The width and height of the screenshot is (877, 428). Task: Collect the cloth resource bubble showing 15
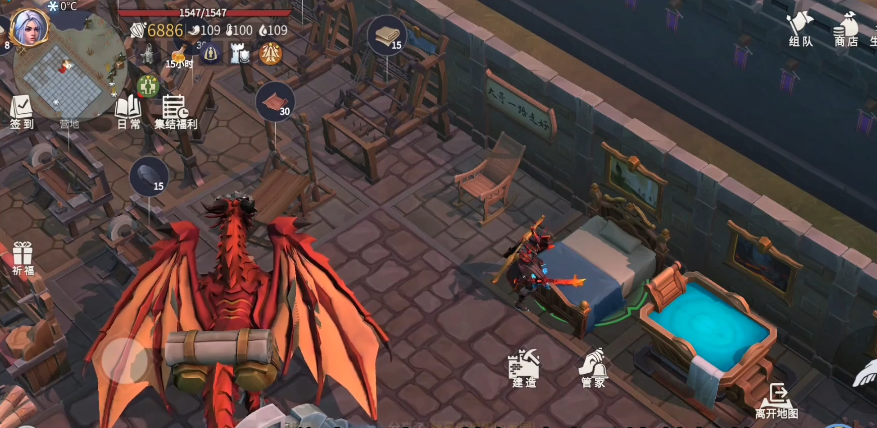point(387,36)
